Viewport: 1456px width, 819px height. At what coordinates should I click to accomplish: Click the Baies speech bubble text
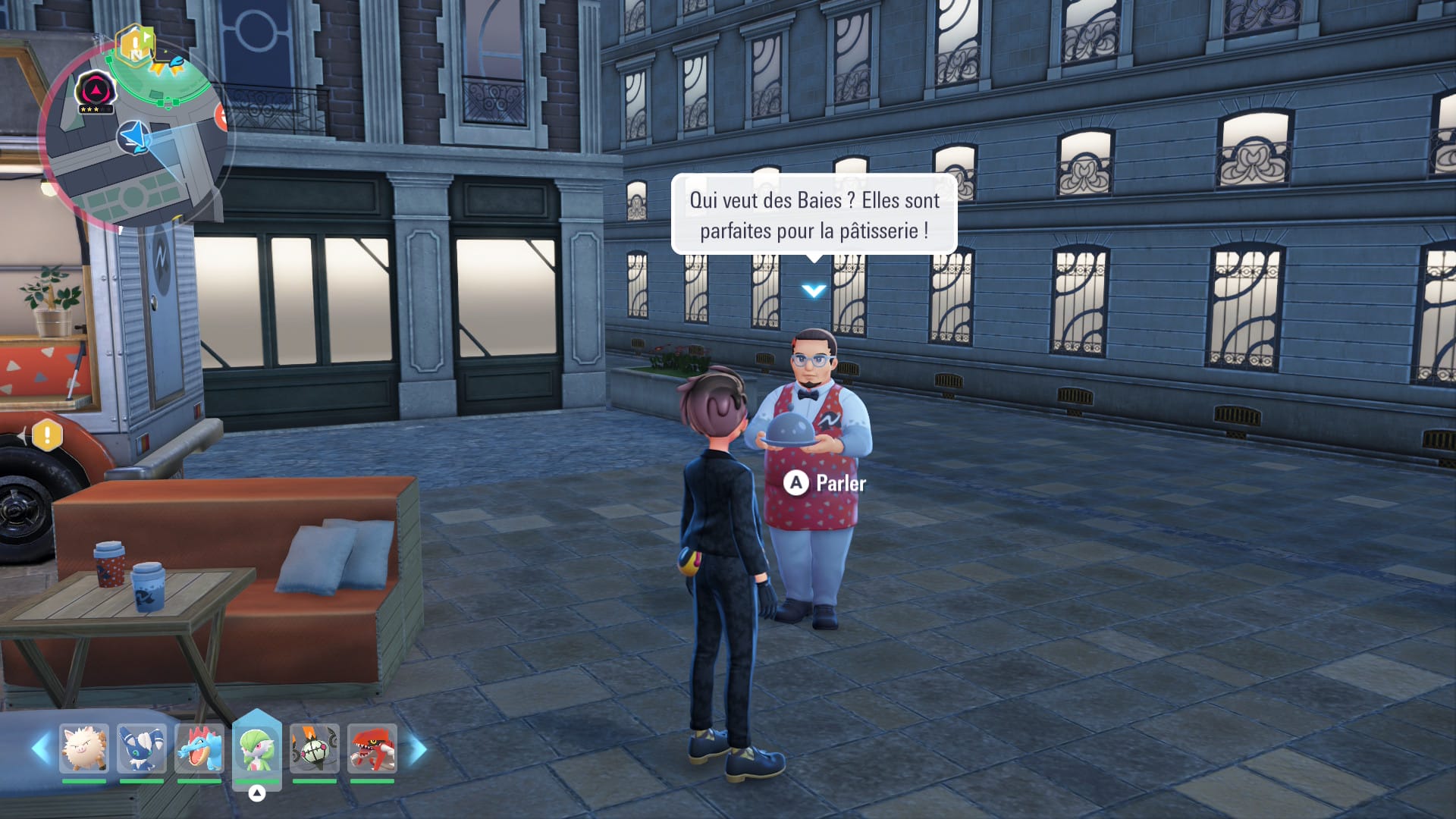(814, 215)
